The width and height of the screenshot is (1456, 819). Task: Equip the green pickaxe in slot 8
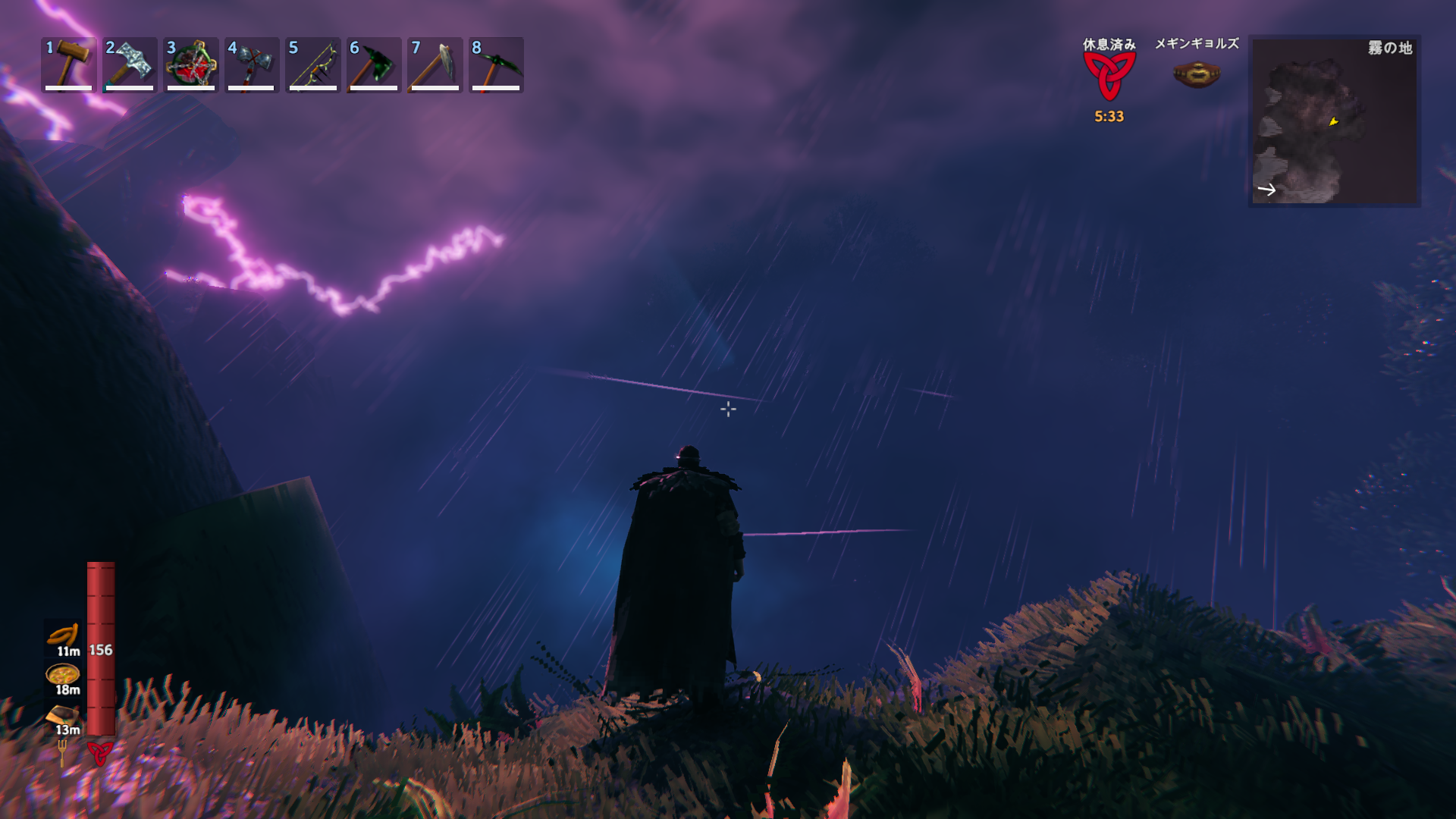496,64
